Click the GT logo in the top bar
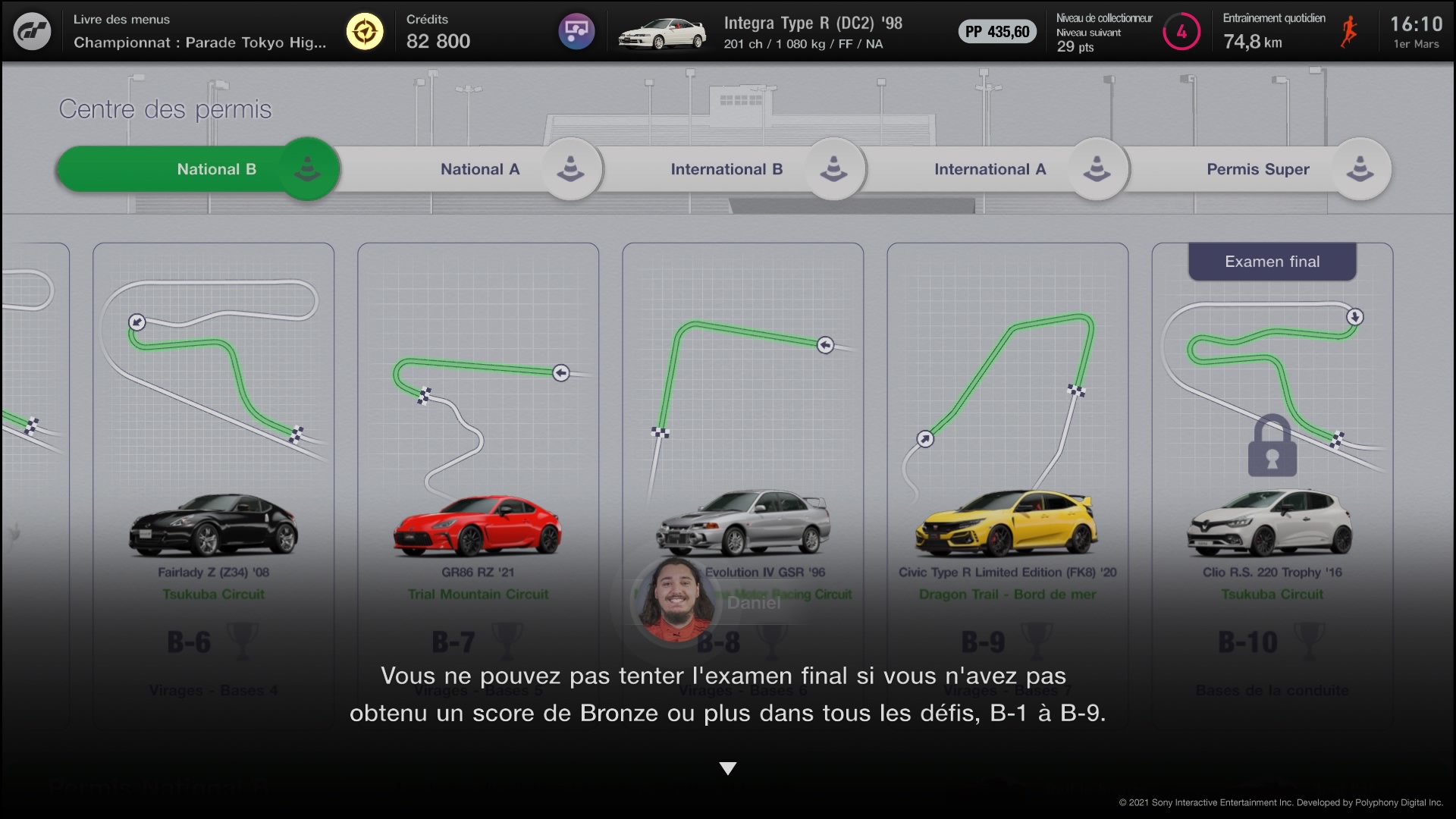 pyautogui.click(x=33, y=32)
